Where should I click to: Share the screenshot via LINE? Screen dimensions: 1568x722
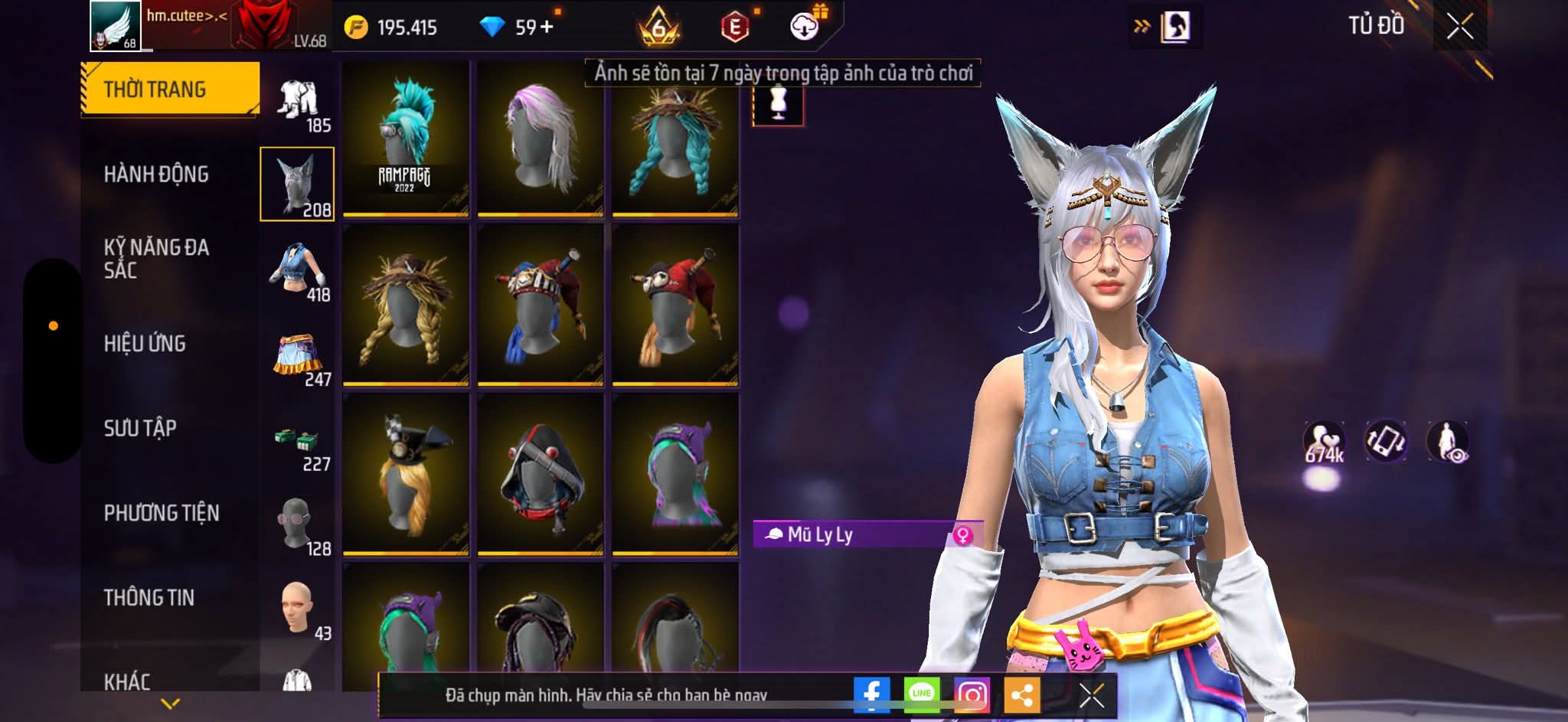click(x=922, y=694)
